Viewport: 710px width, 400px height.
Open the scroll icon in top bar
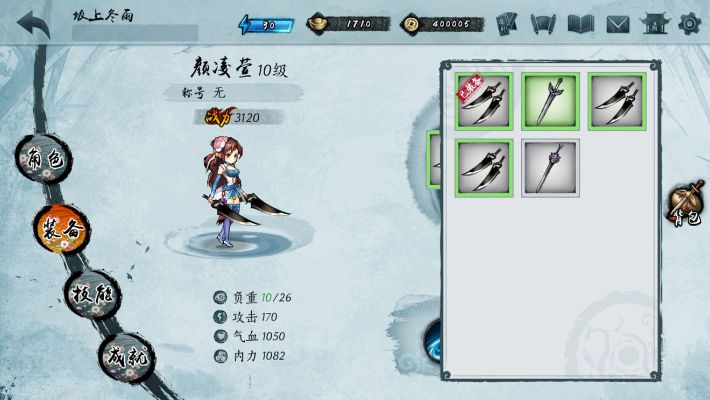(544, 23)
